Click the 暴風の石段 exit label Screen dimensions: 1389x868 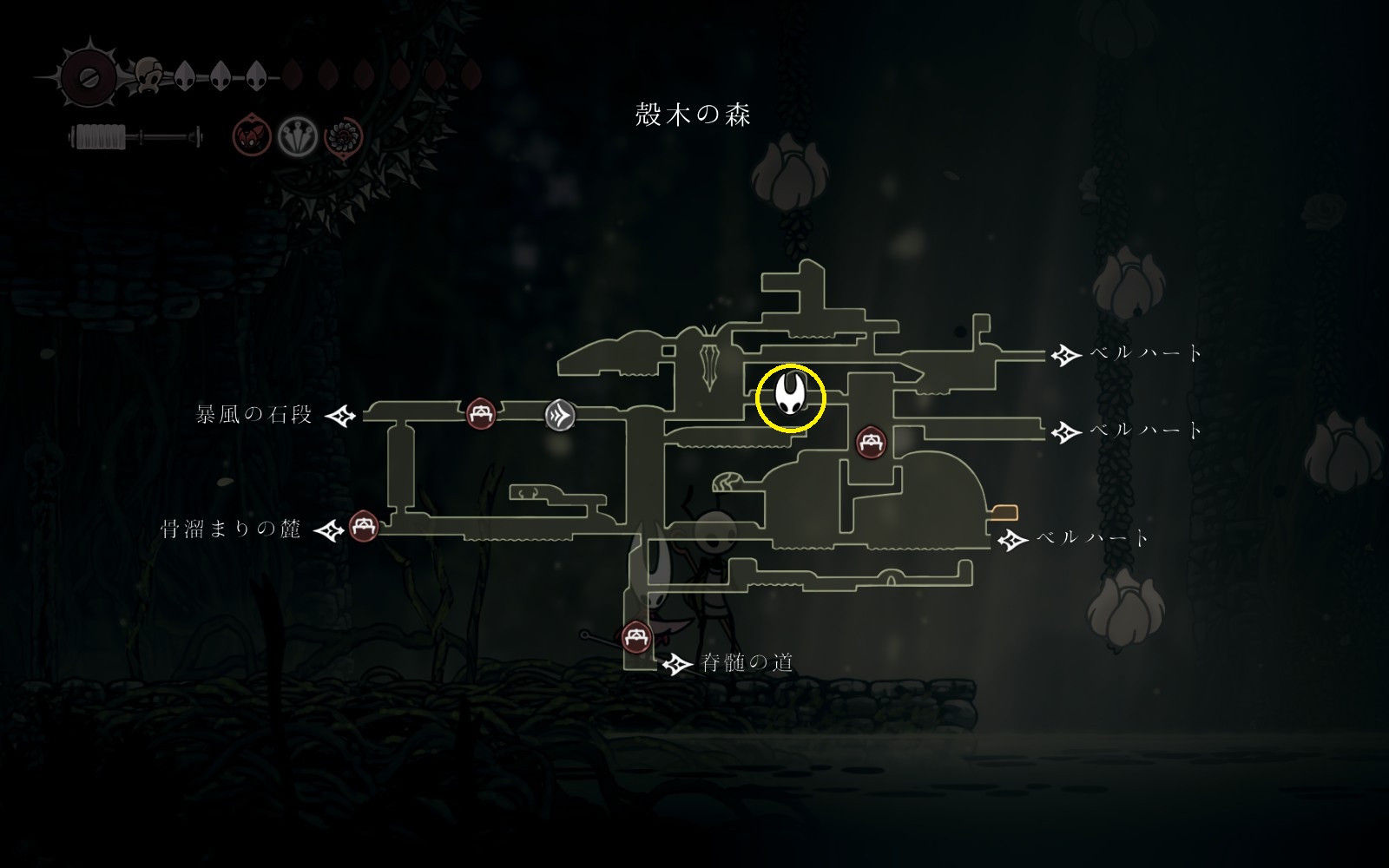[253, 415]
